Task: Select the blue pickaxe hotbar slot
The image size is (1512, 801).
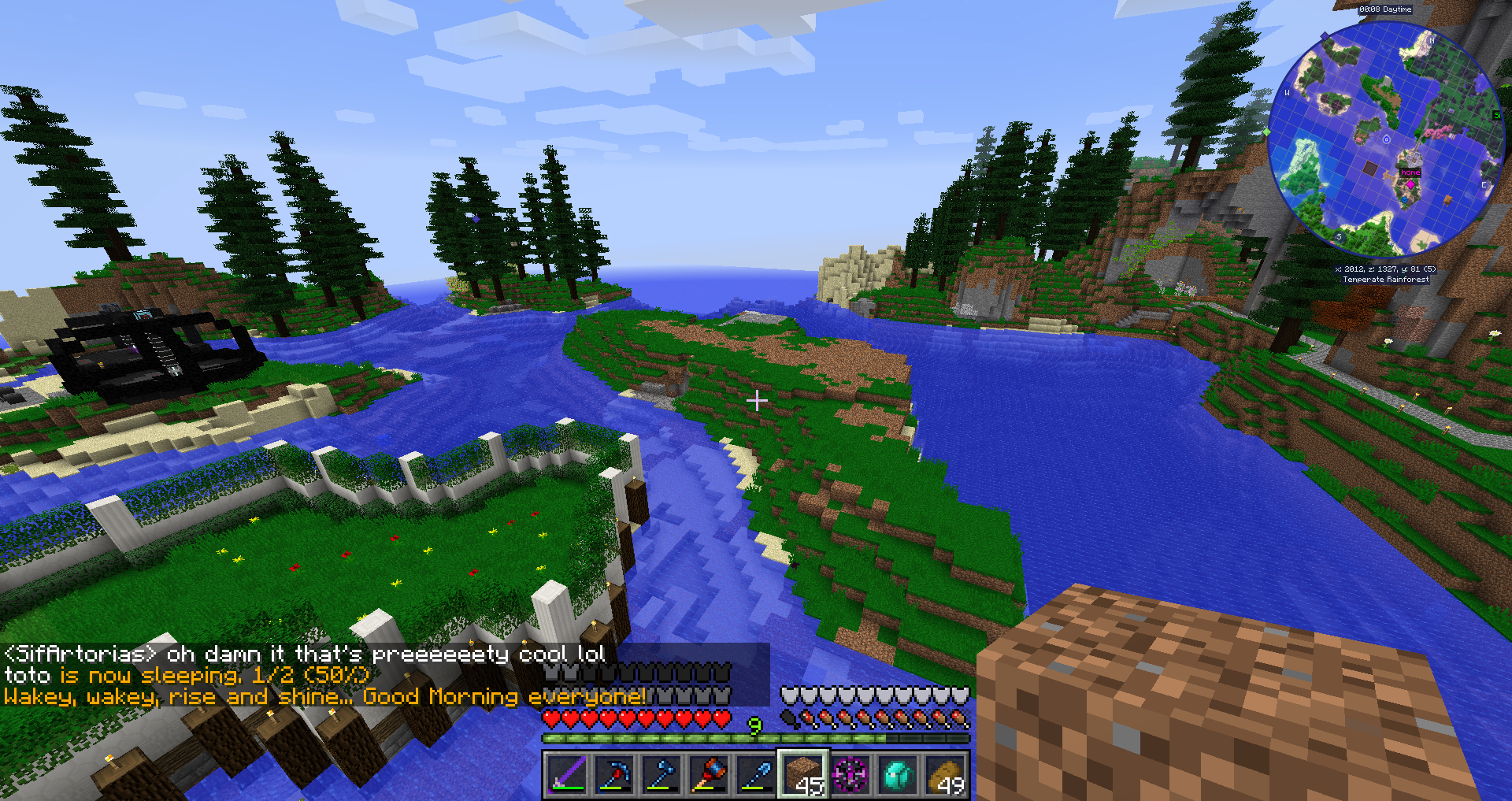Action: [613, 775]
